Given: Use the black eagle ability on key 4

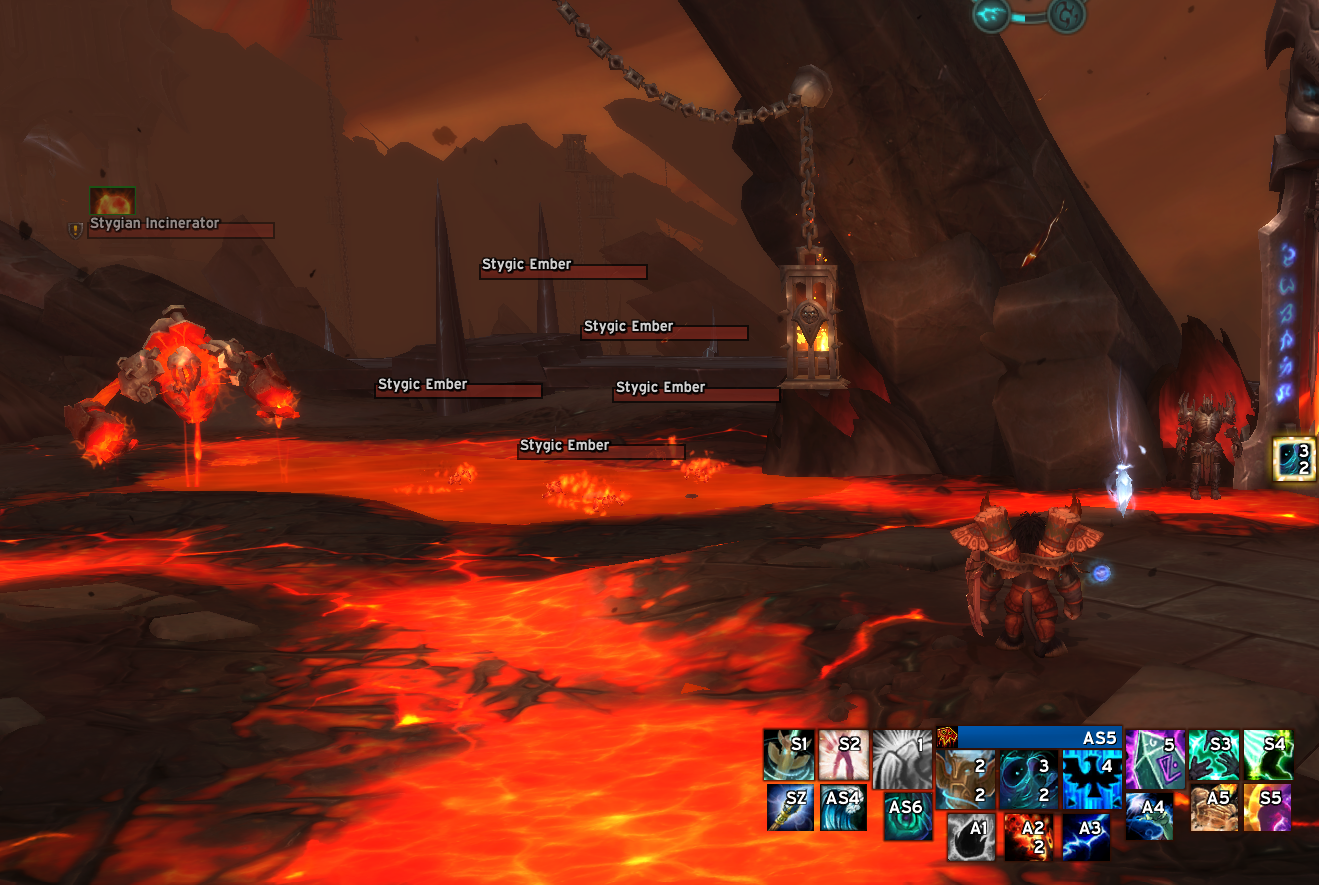Looking at the screenshot, I should tap(1092, 780).
